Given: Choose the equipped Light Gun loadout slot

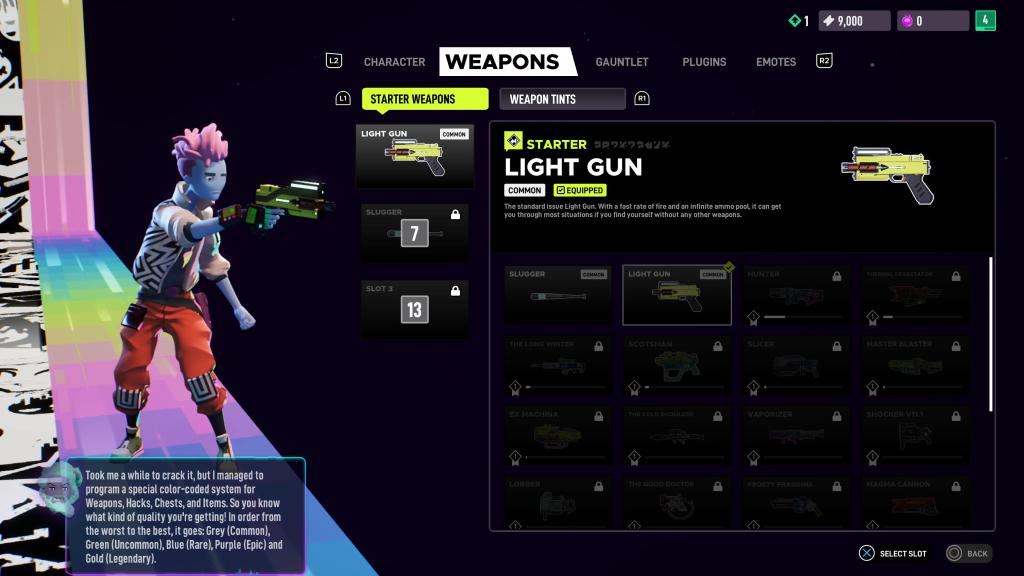Looking at the screenshot, I should tap(414, 156).
